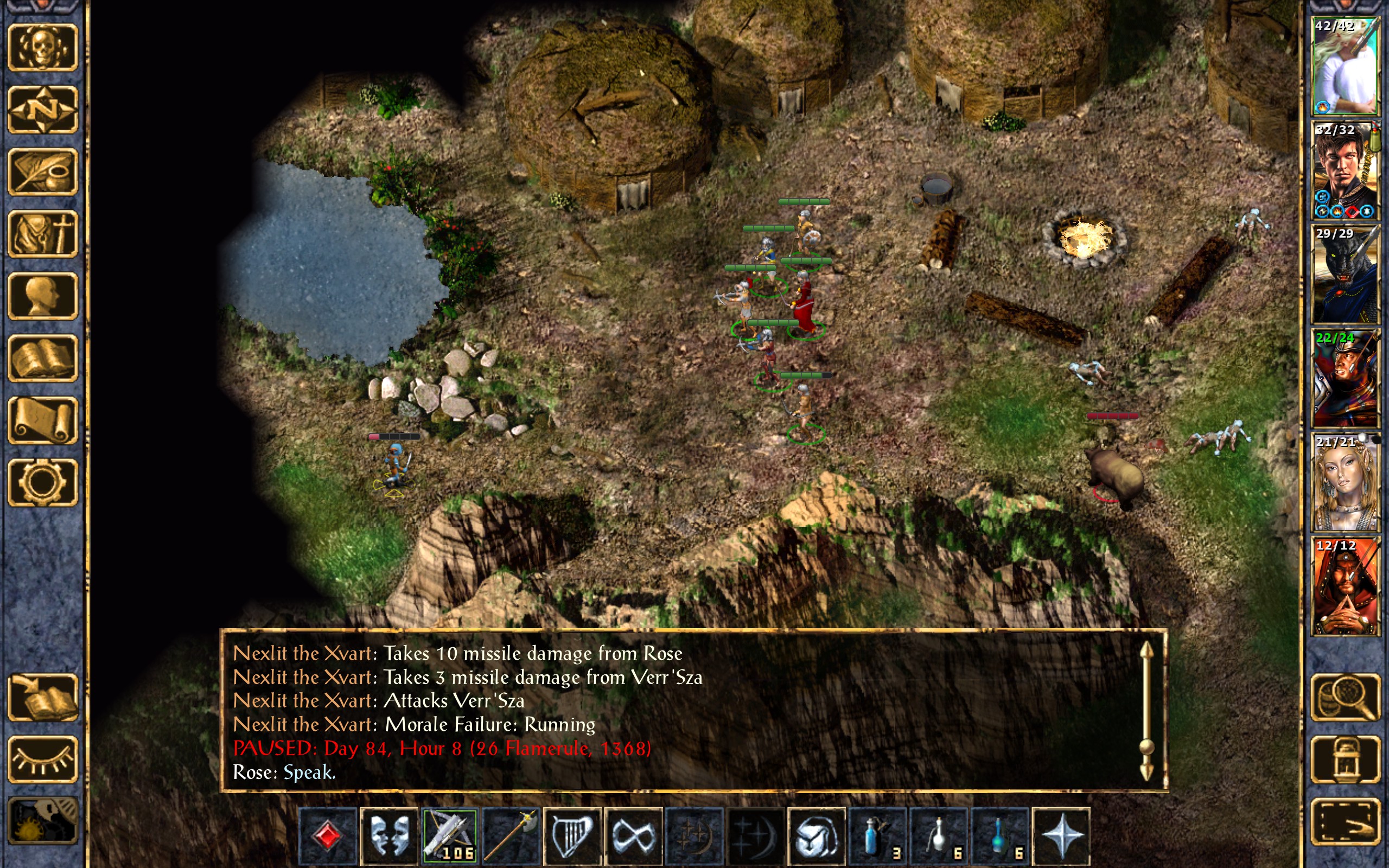Quick save with the book-and-arrow button
1389x868 pixels.
click(x=42, y=698)
